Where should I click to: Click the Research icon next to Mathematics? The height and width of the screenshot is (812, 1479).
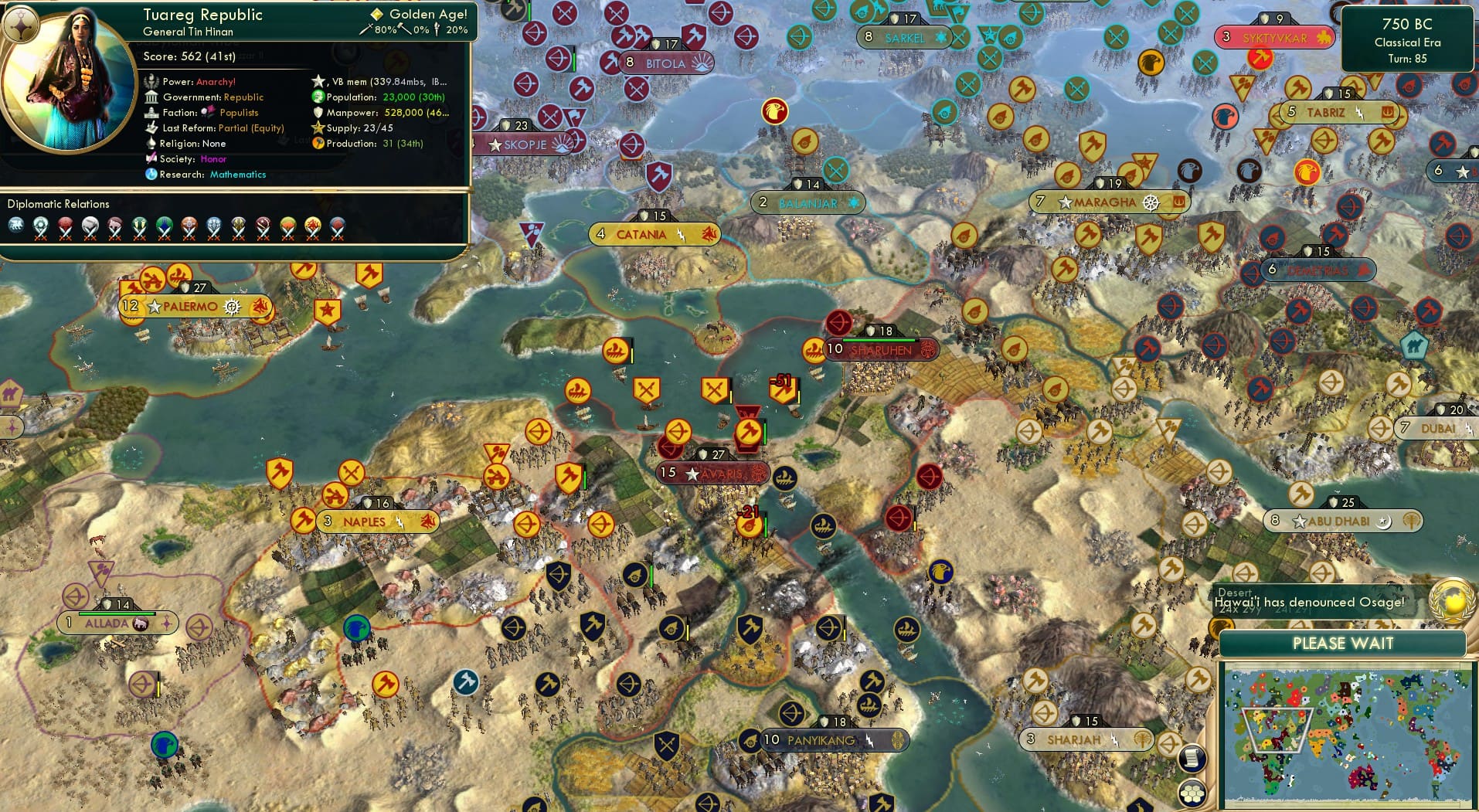[153, 175]
